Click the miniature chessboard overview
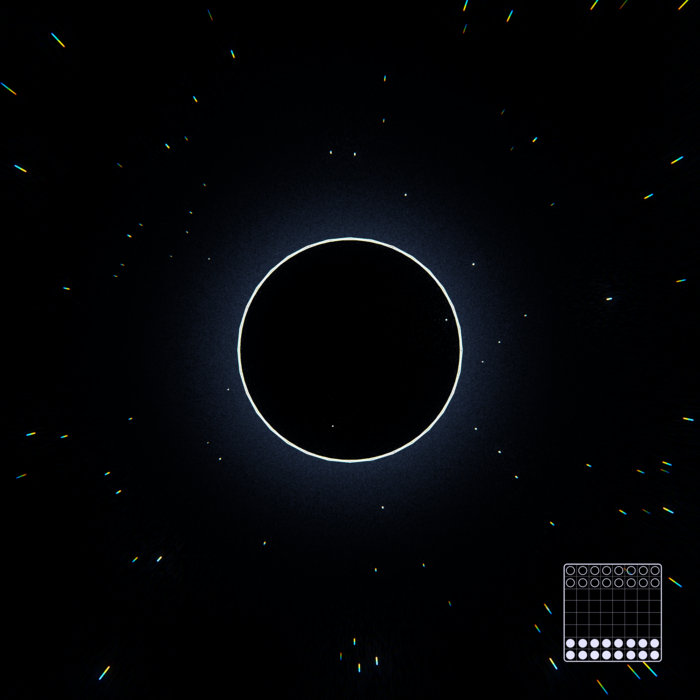This screenshot has width=700, height=700. 612,612
